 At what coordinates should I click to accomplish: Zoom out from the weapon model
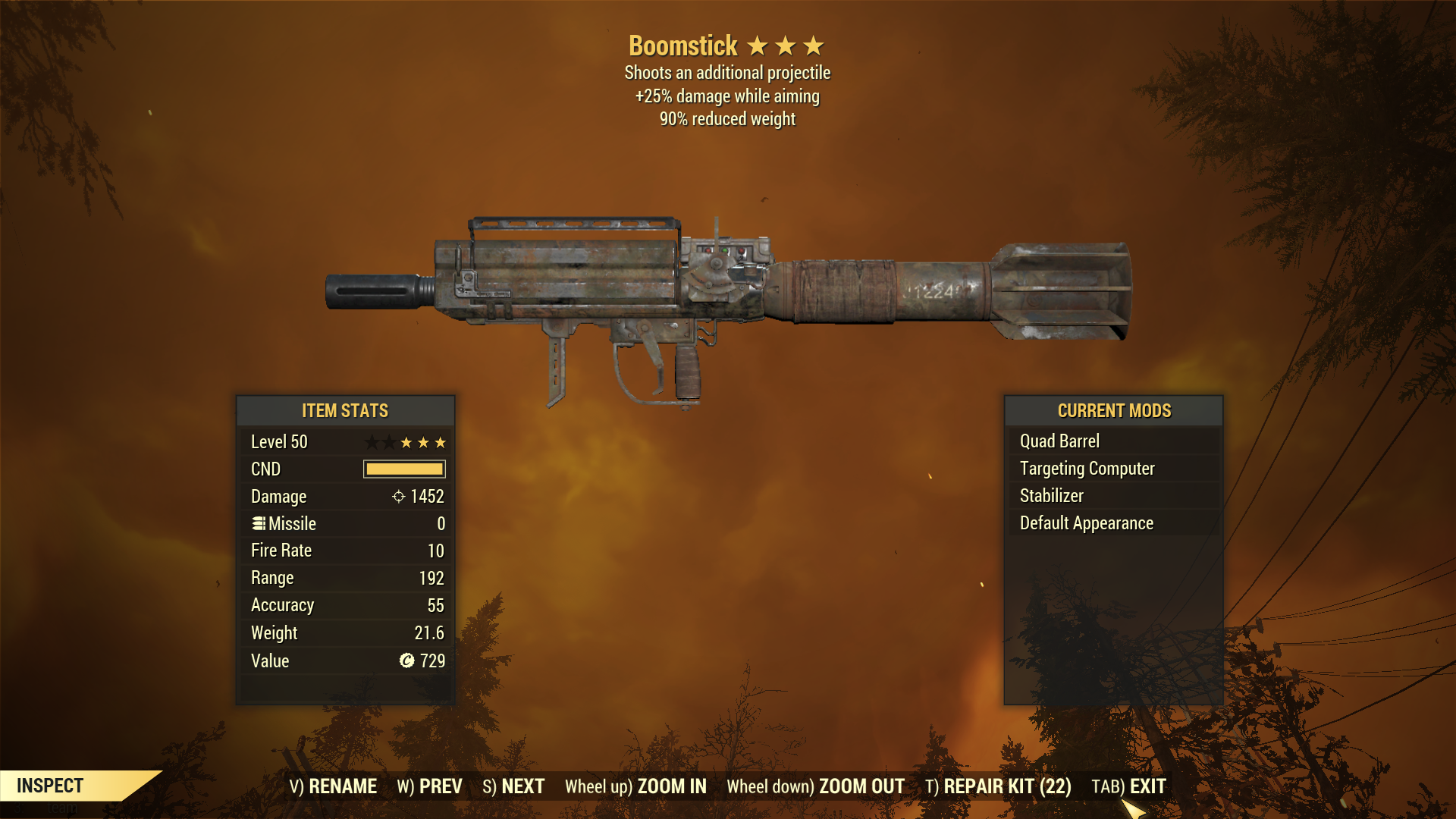[x=815, y=786]
